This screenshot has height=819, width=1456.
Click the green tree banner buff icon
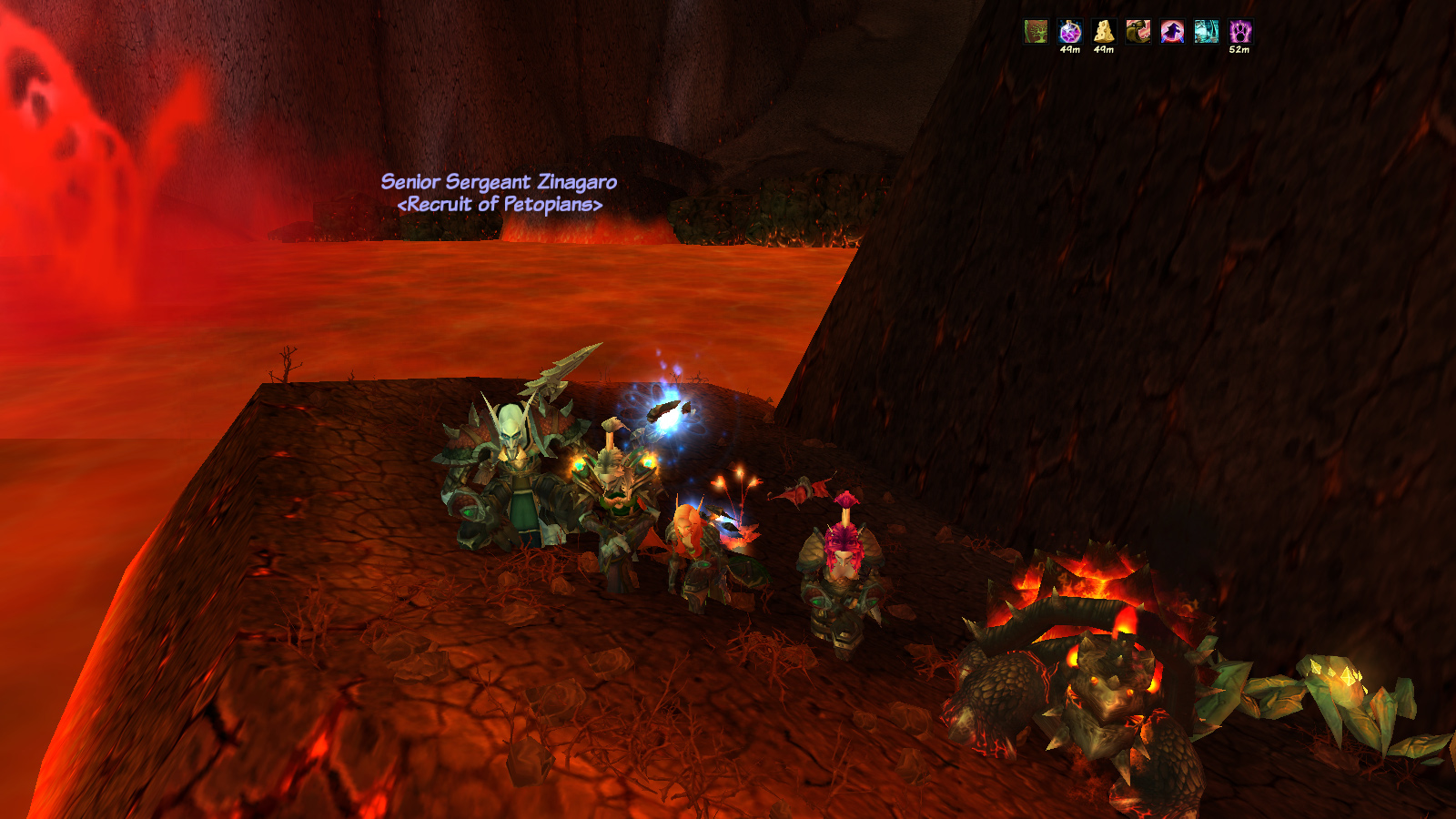tap(1036, 32)
